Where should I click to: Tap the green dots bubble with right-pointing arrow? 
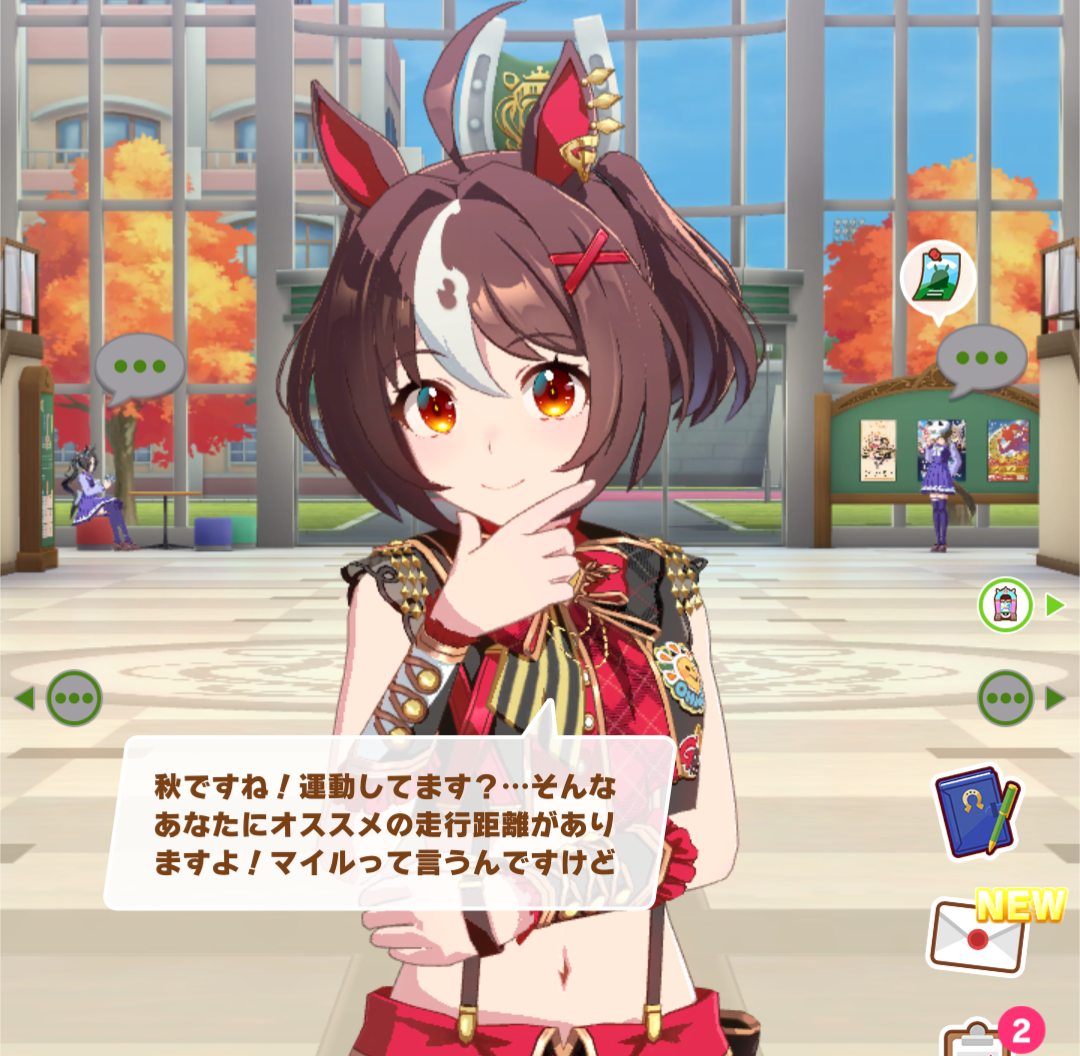pos(1006,698)
